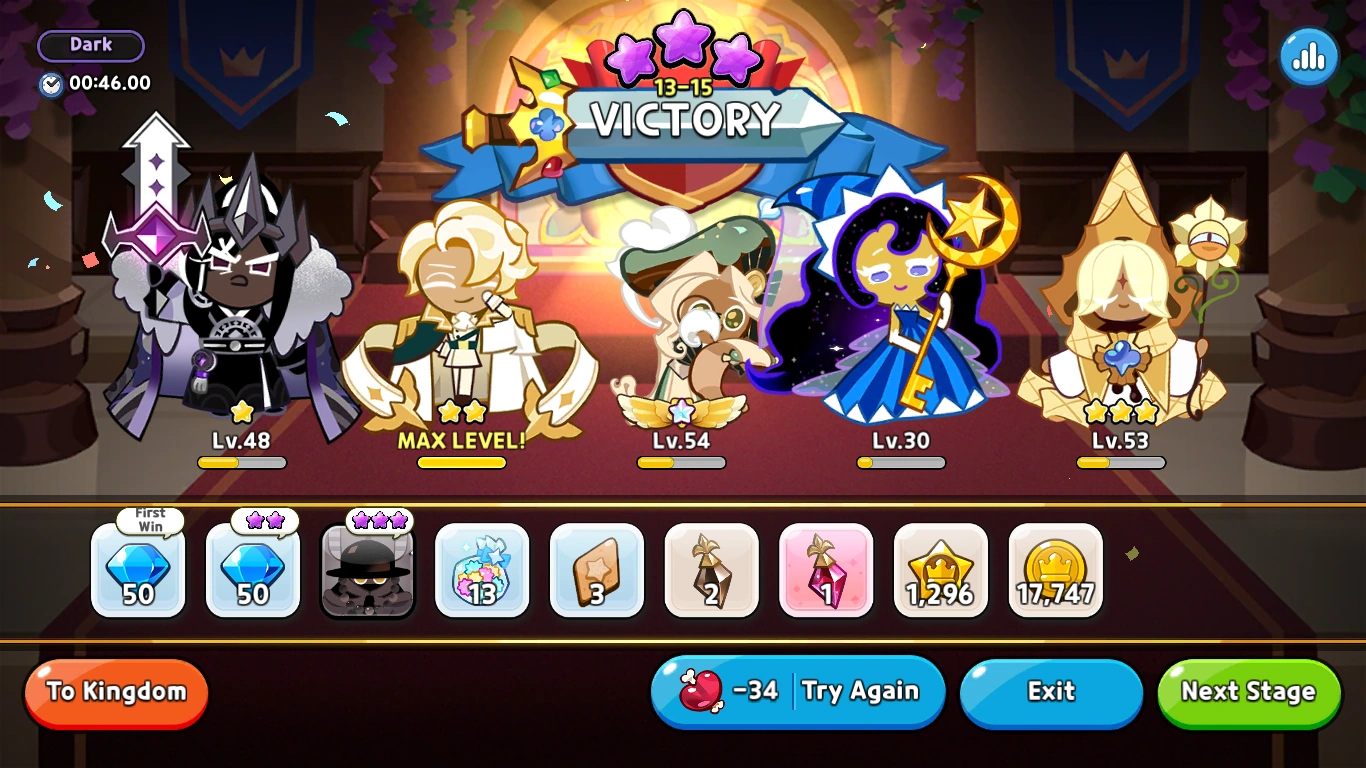Click the 1,296 star medal reward
Image resolution: width=1366 pixels, height=768 pixels.
point(940,573)
